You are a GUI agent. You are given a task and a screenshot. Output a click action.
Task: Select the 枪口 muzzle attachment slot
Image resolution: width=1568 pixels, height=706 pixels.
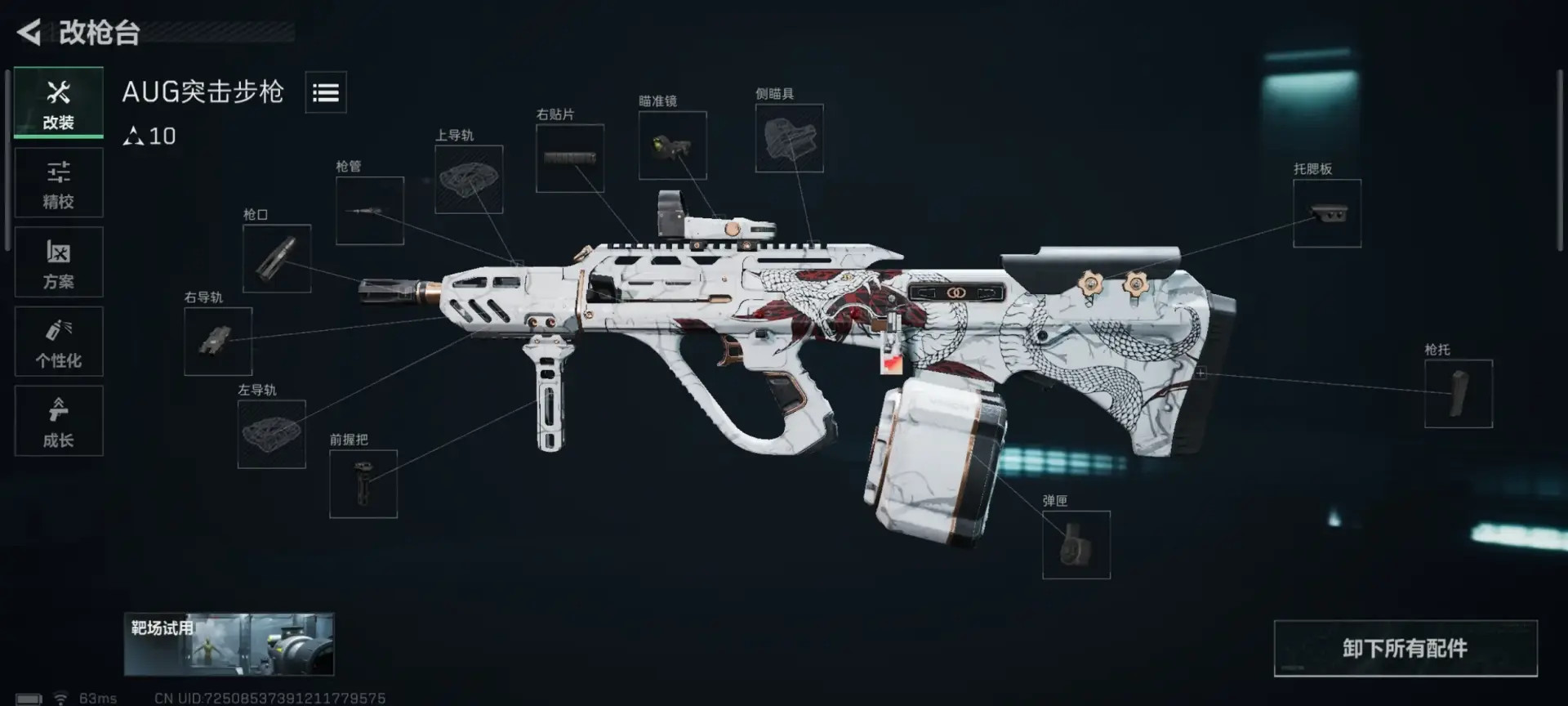[277, 258]
